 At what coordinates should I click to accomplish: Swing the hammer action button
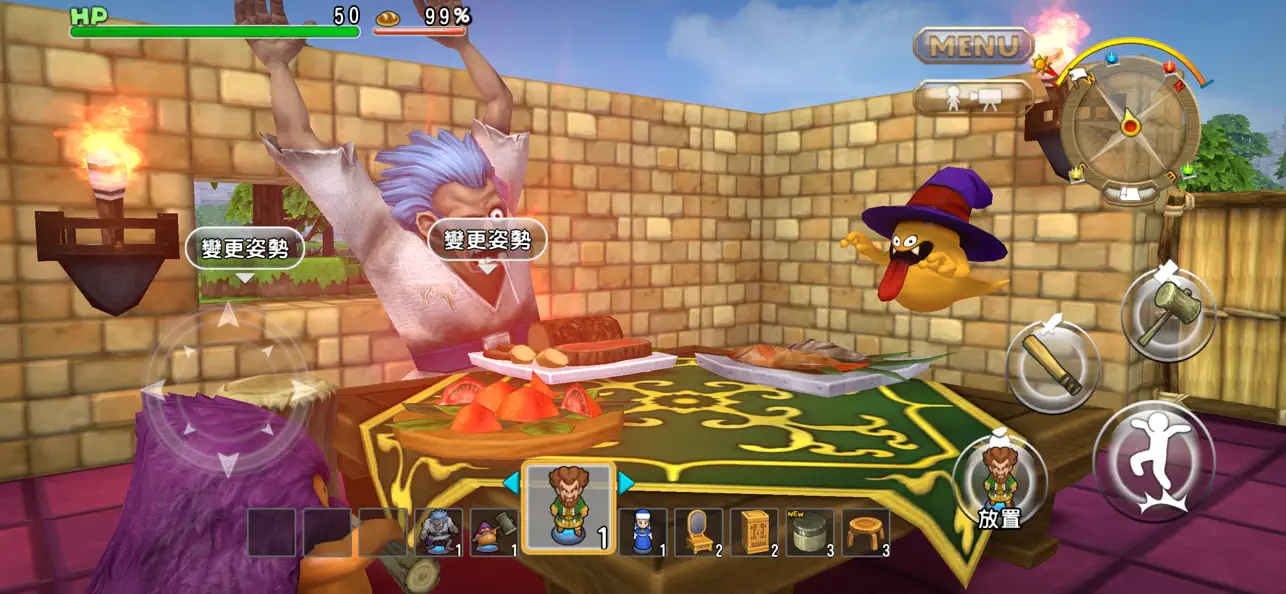coord(1167,314)
